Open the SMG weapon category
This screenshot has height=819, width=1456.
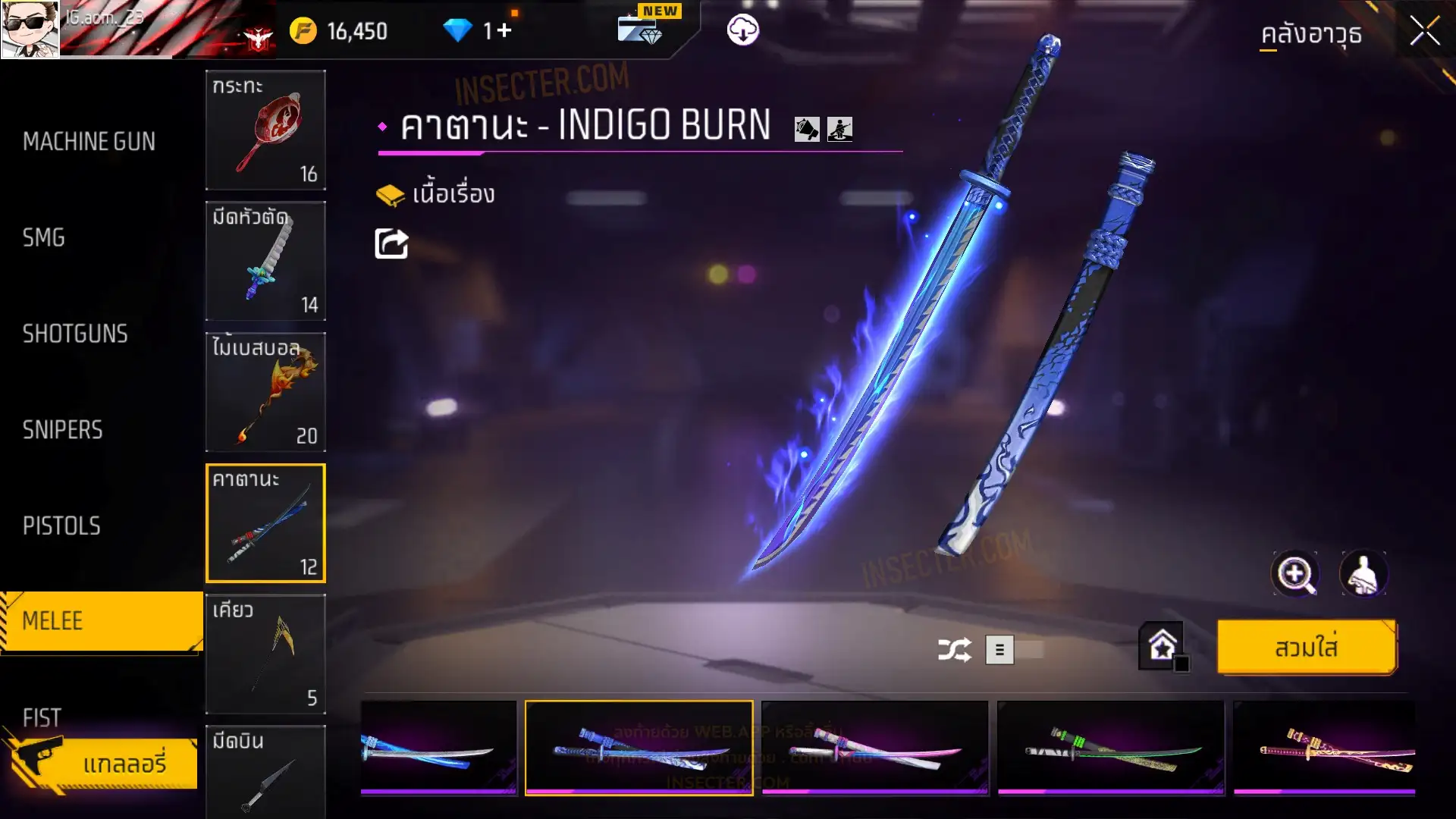44,238
